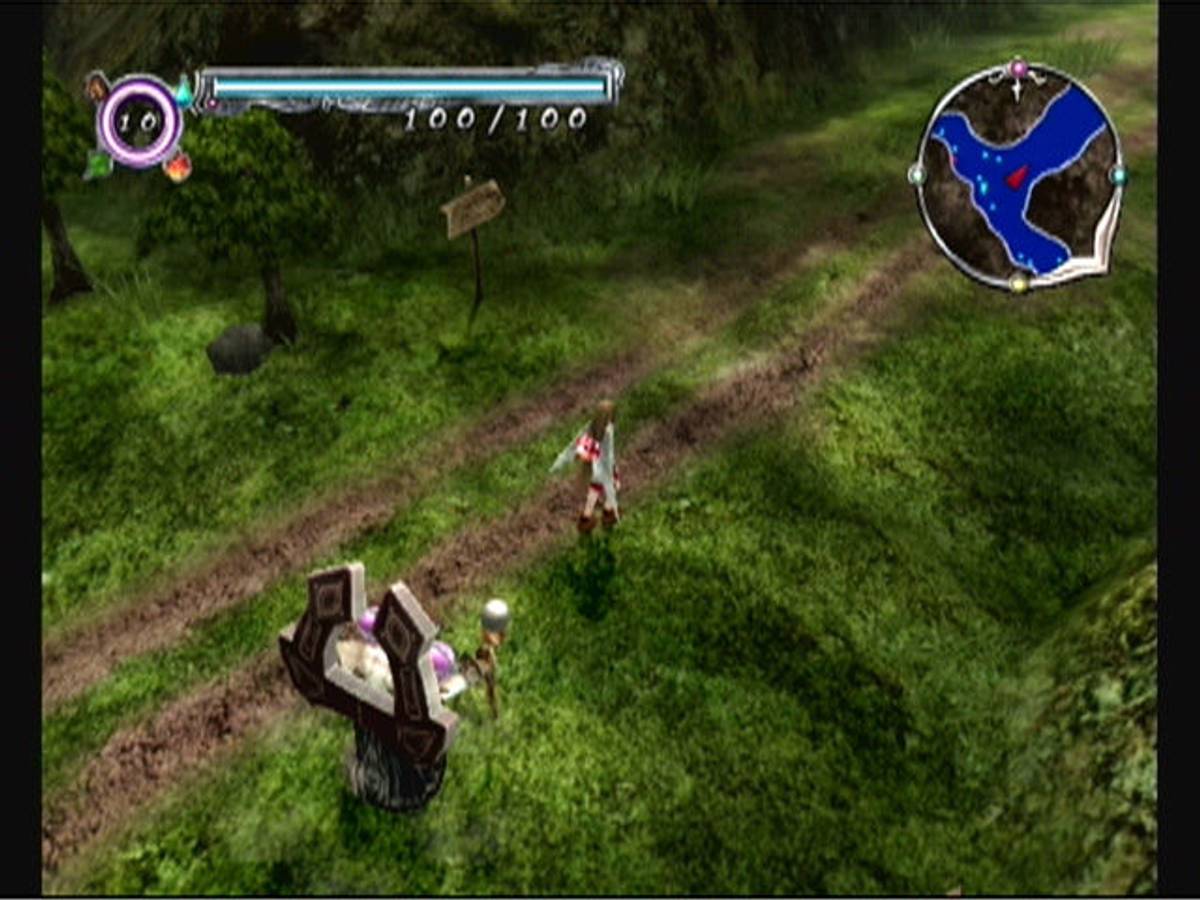The image size is (1200, 900).
Task: Open the circular minimap
Action: [1017, 176]
